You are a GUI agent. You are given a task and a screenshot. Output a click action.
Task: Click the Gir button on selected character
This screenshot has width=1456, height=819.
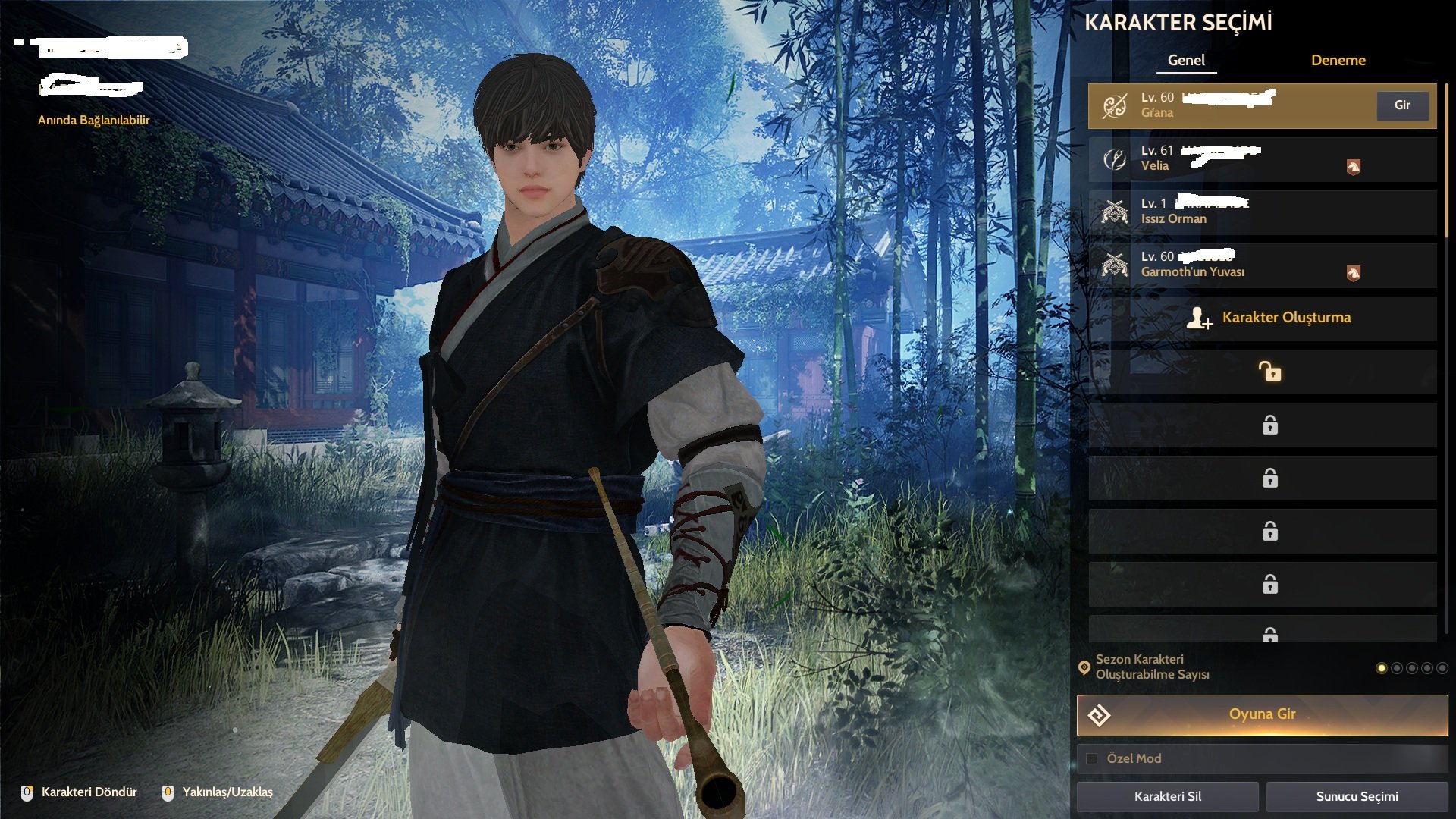(x=1402, y=105)
